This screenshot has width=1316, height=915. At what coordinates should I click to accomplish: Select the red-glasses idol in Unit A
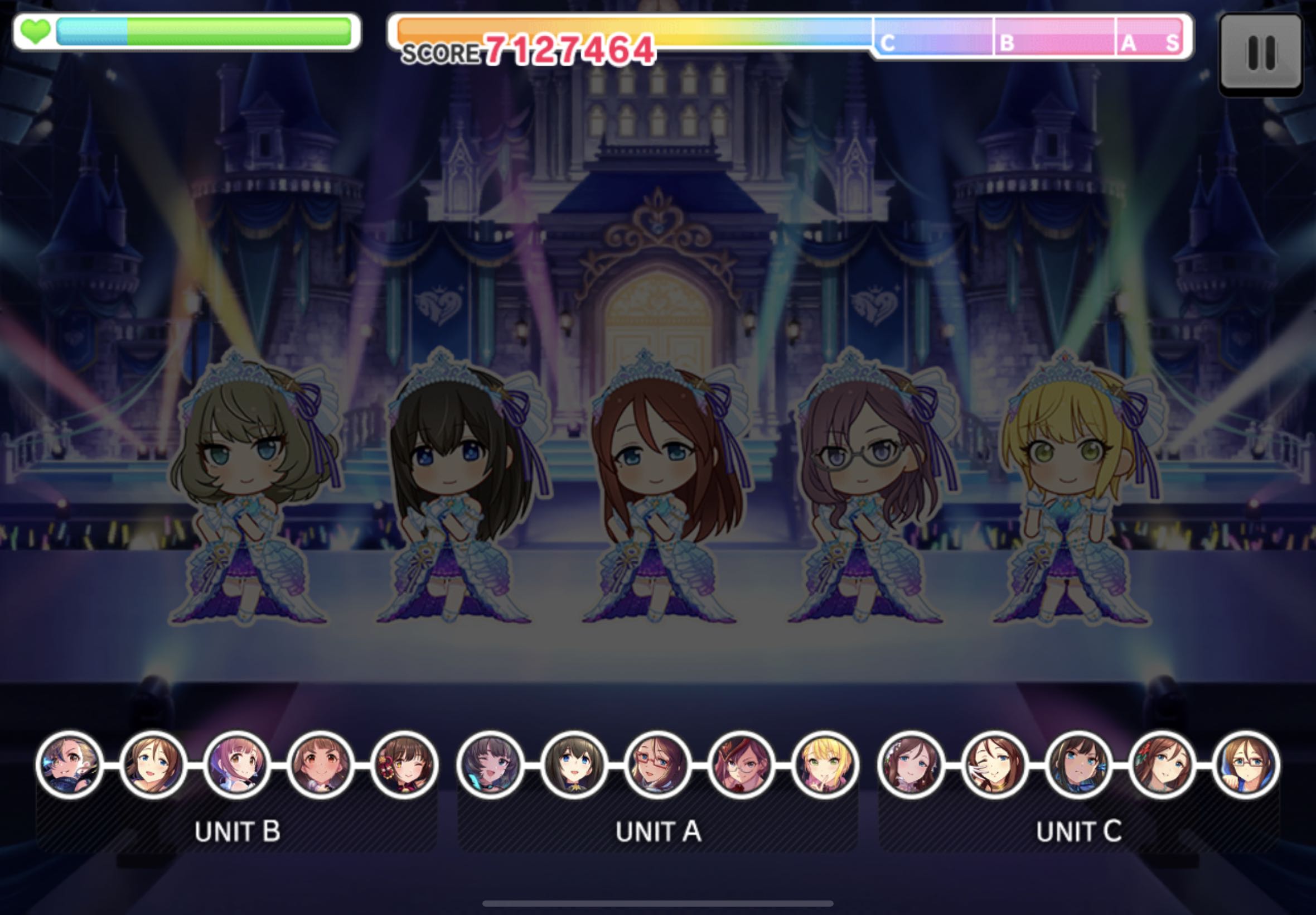(657, 765)
